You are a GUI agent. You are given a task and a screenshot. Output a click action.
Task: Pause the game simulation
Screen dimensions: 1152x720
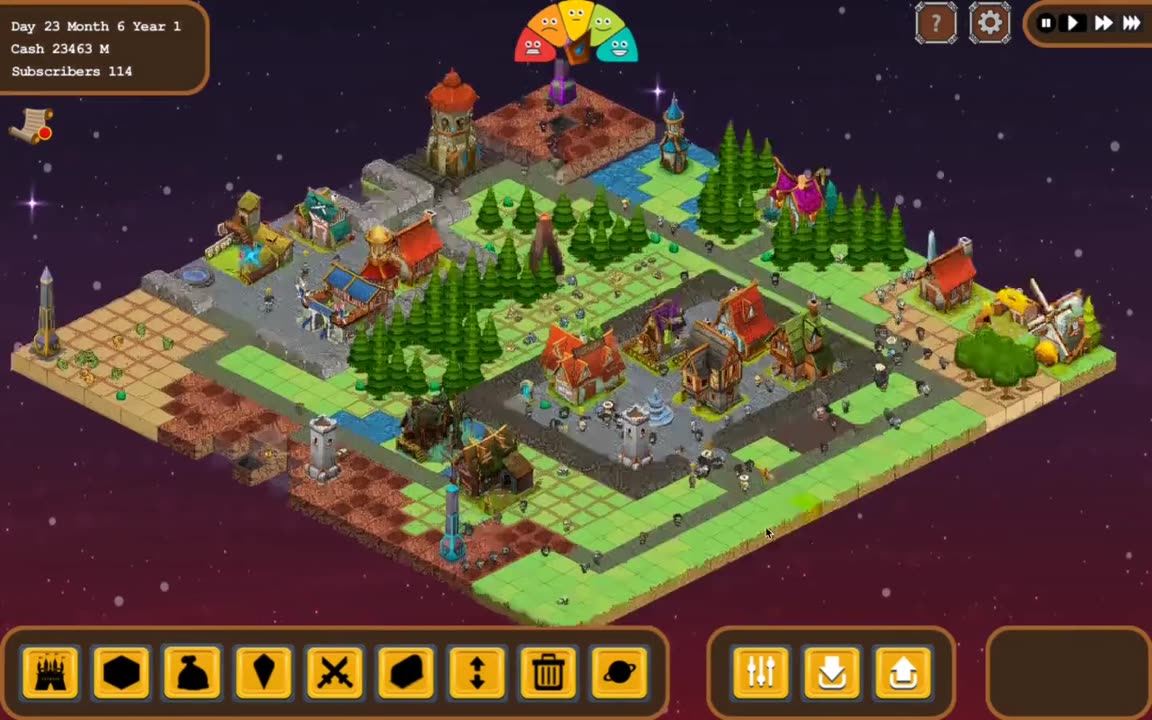[1046, 23]
